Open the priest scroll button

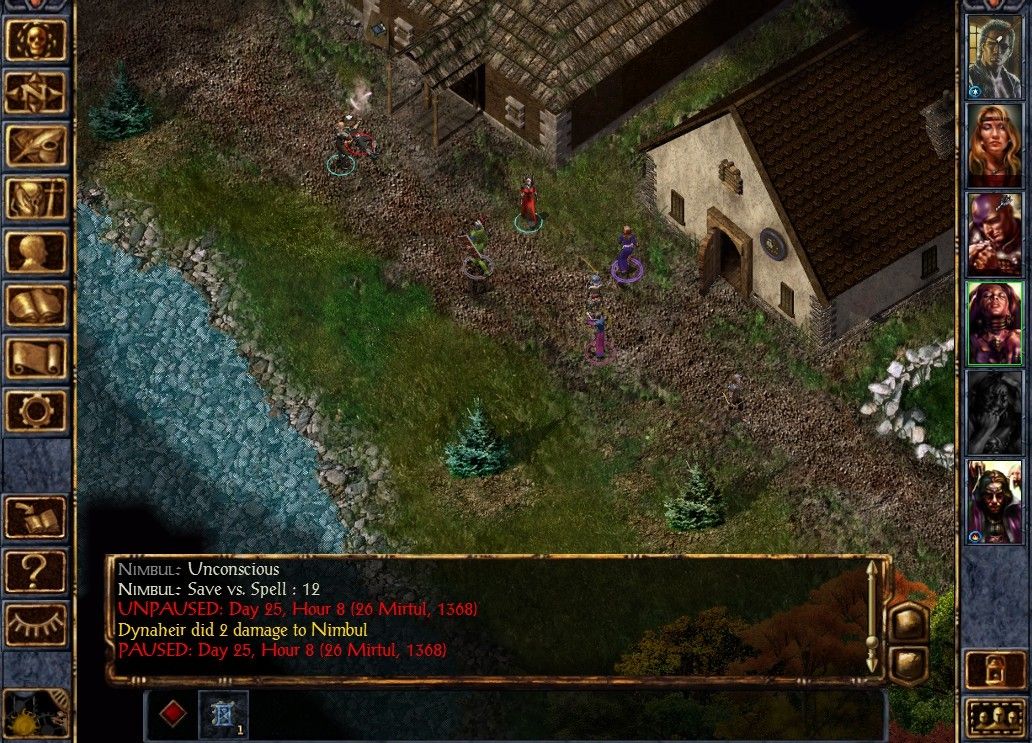click(x=36, y=358)
